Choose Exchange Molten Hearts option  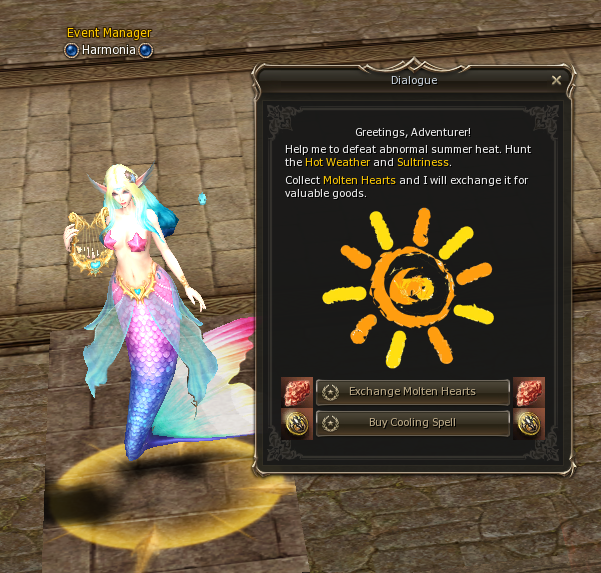point(412,391)
